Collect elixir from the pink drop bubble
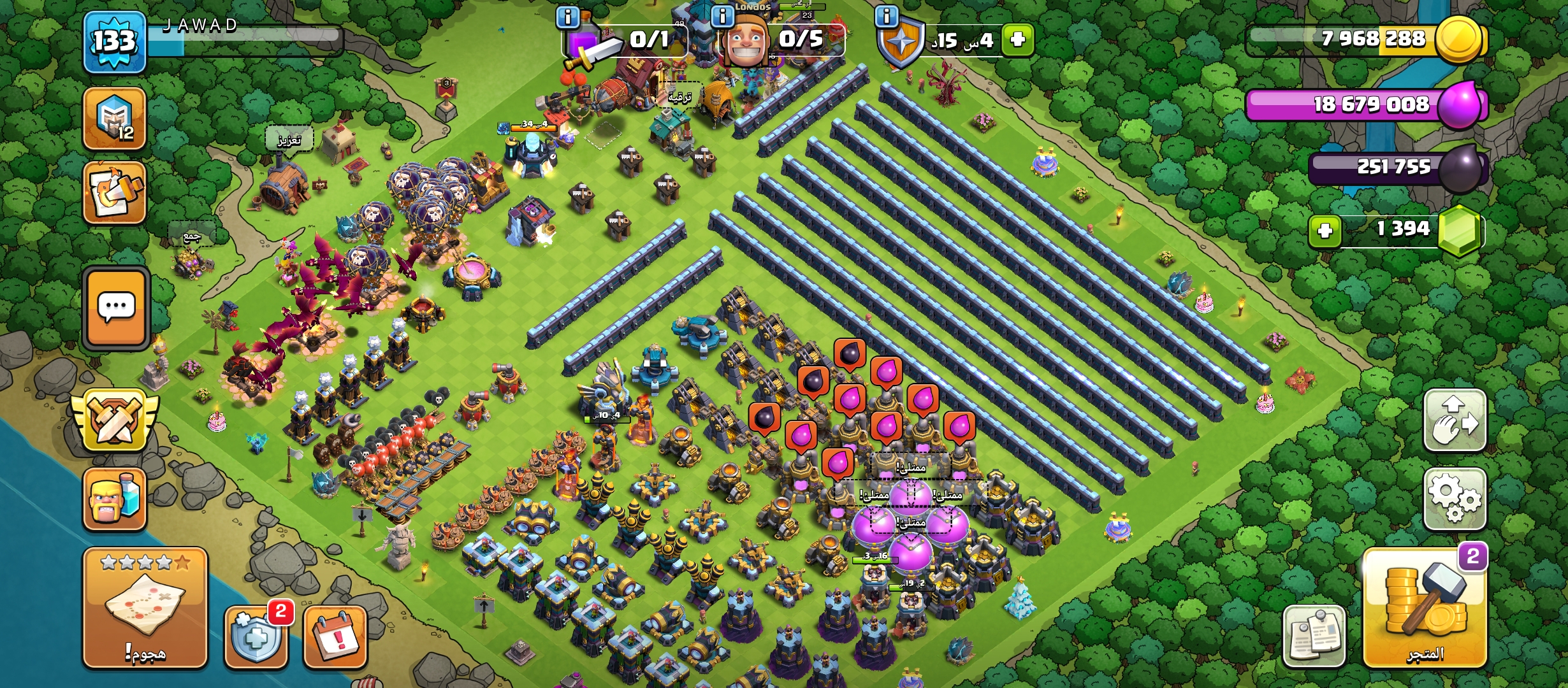The width and height of the screenshot is (1568, 688). coord(886,371)
